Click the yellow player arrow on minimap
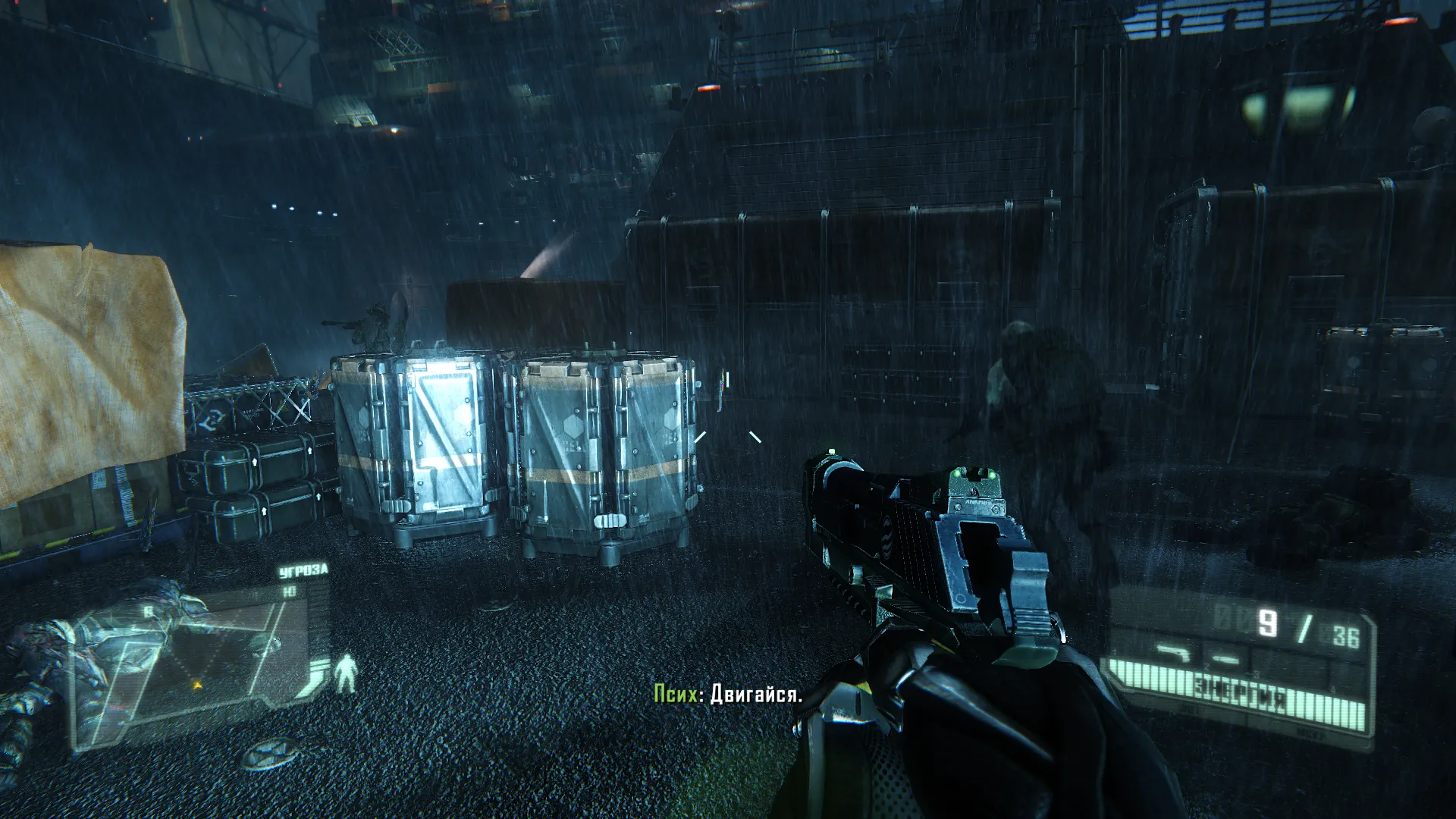1456x819 pixels. (197, 685)
